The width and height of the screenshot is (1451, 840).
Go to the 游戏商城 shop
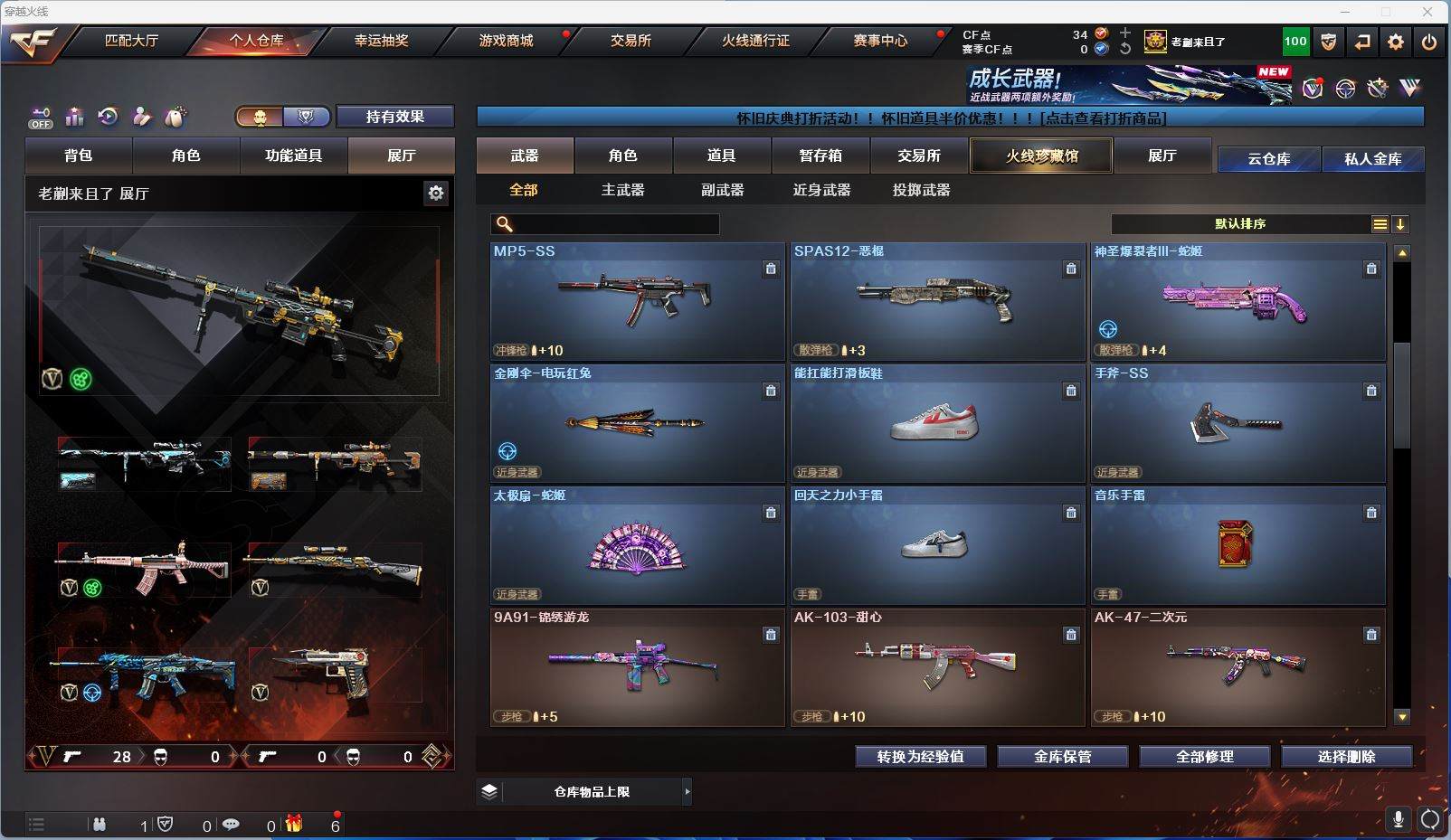pyautogui.click(x=506, y=41)
